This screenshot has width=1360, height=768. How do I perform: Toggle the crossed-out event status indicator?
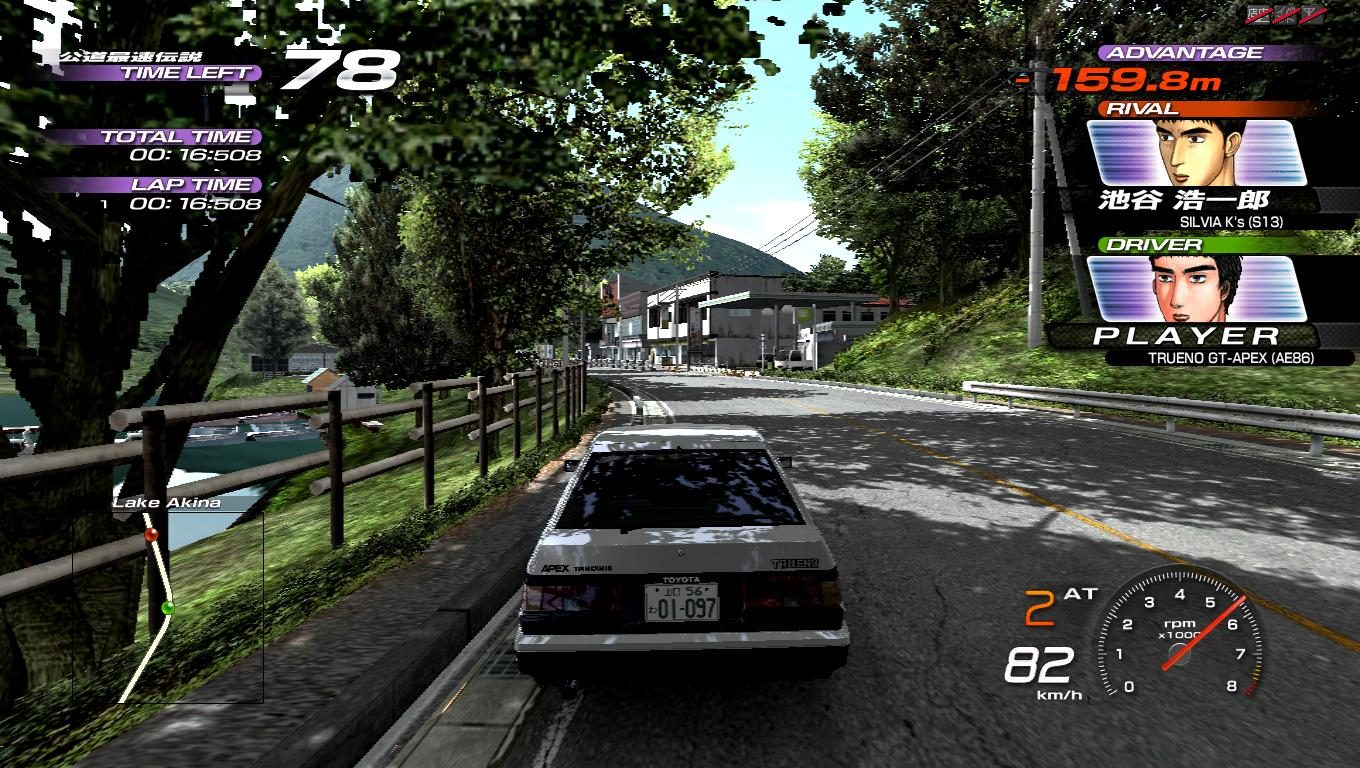click(x=1285, y=14)
